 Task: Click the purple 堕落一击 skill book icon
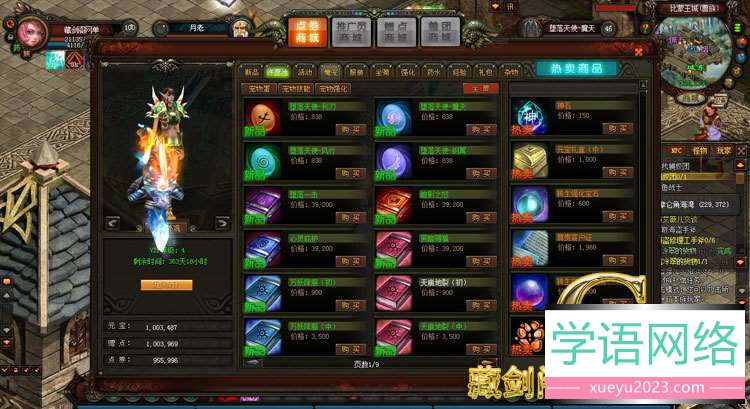[260, 199]
